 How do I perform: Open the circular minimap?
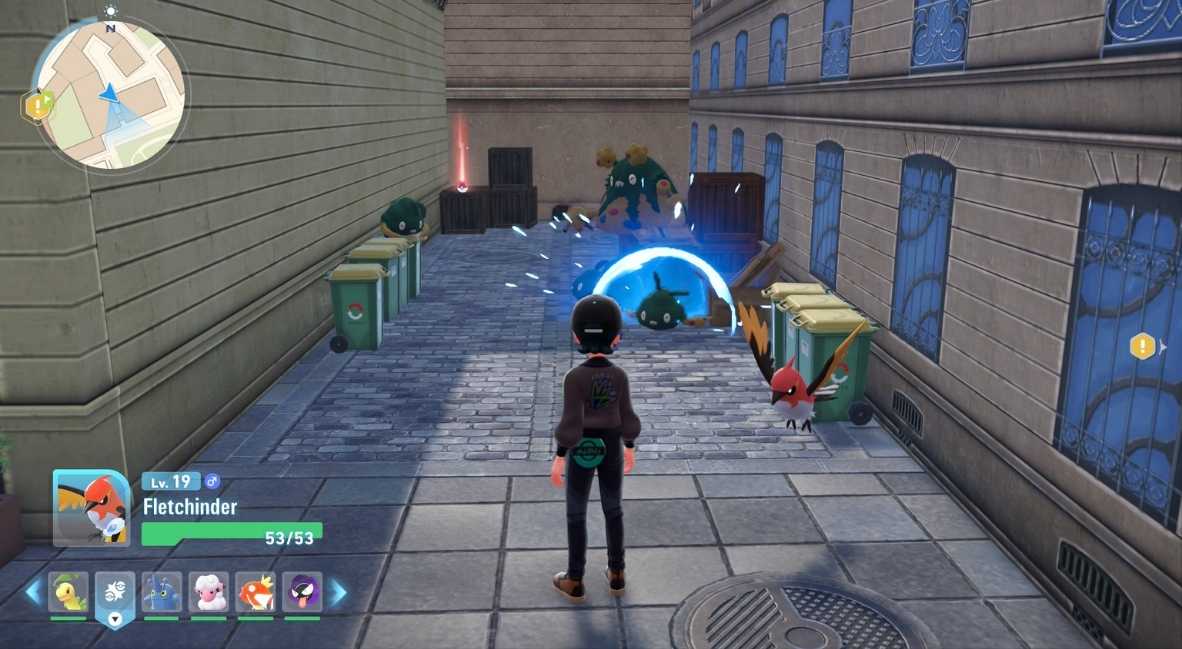(x=108, y=93)
